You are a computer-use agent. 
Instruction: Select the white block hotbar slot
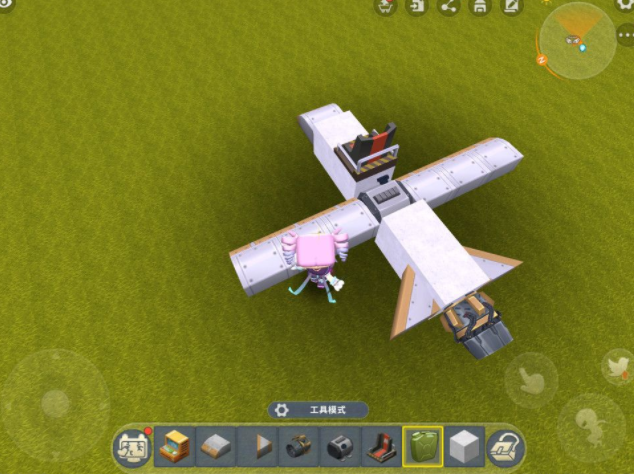pyautogui.click(x=465, y=445)
